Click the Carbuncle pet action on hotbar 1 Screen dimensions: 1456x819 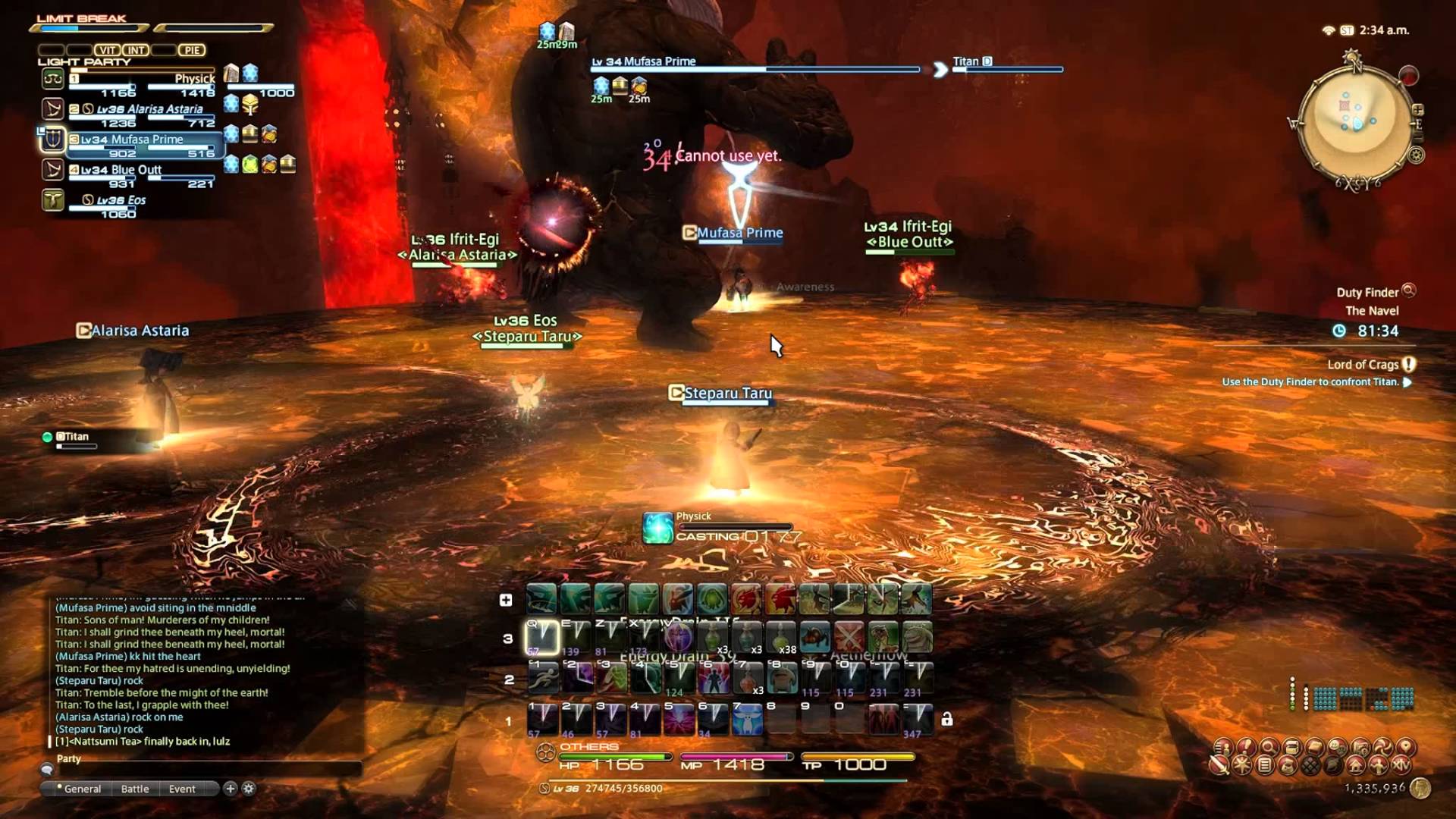click(747, 720)
